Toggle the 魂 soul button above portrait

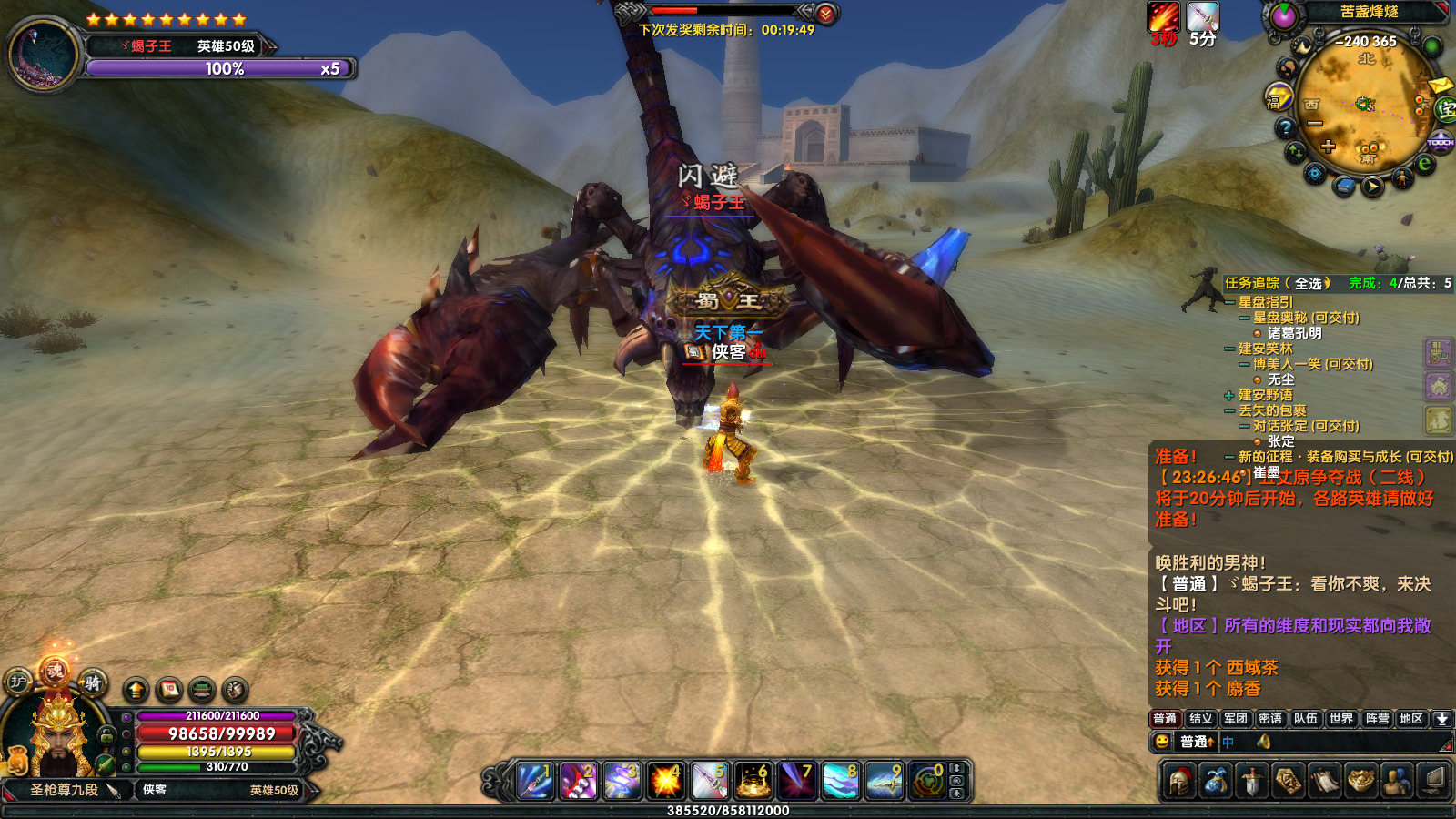coord(55,672)
